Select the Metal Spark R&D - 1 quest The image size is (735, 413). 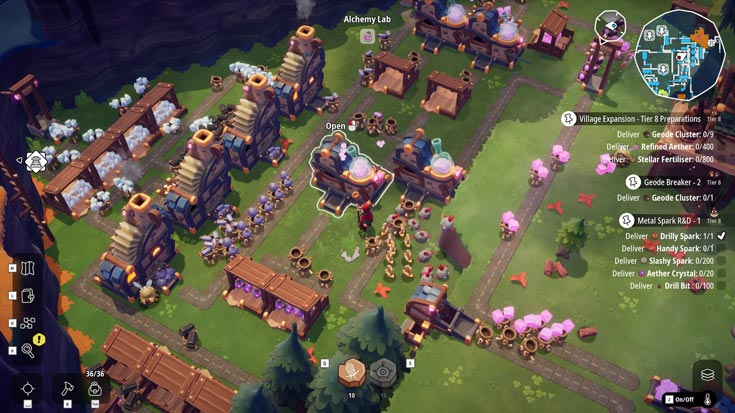[x=665, y=220]
